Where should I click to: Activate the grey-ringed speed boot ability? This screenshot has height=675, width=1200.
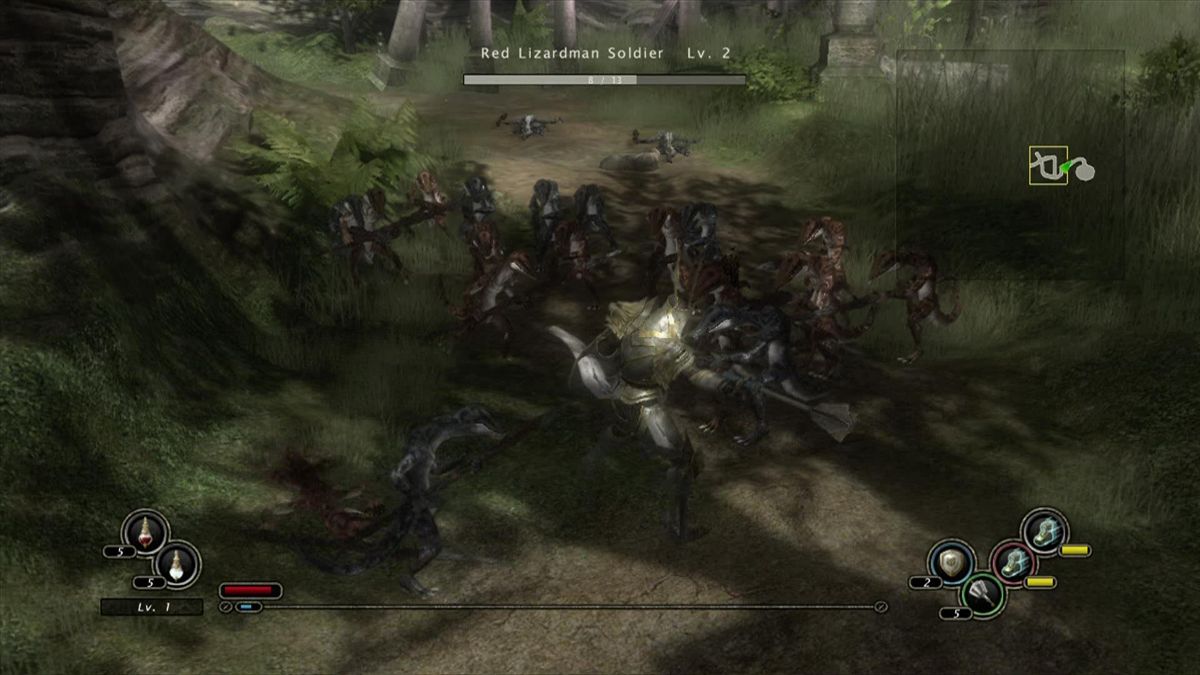coord(1046,530)
